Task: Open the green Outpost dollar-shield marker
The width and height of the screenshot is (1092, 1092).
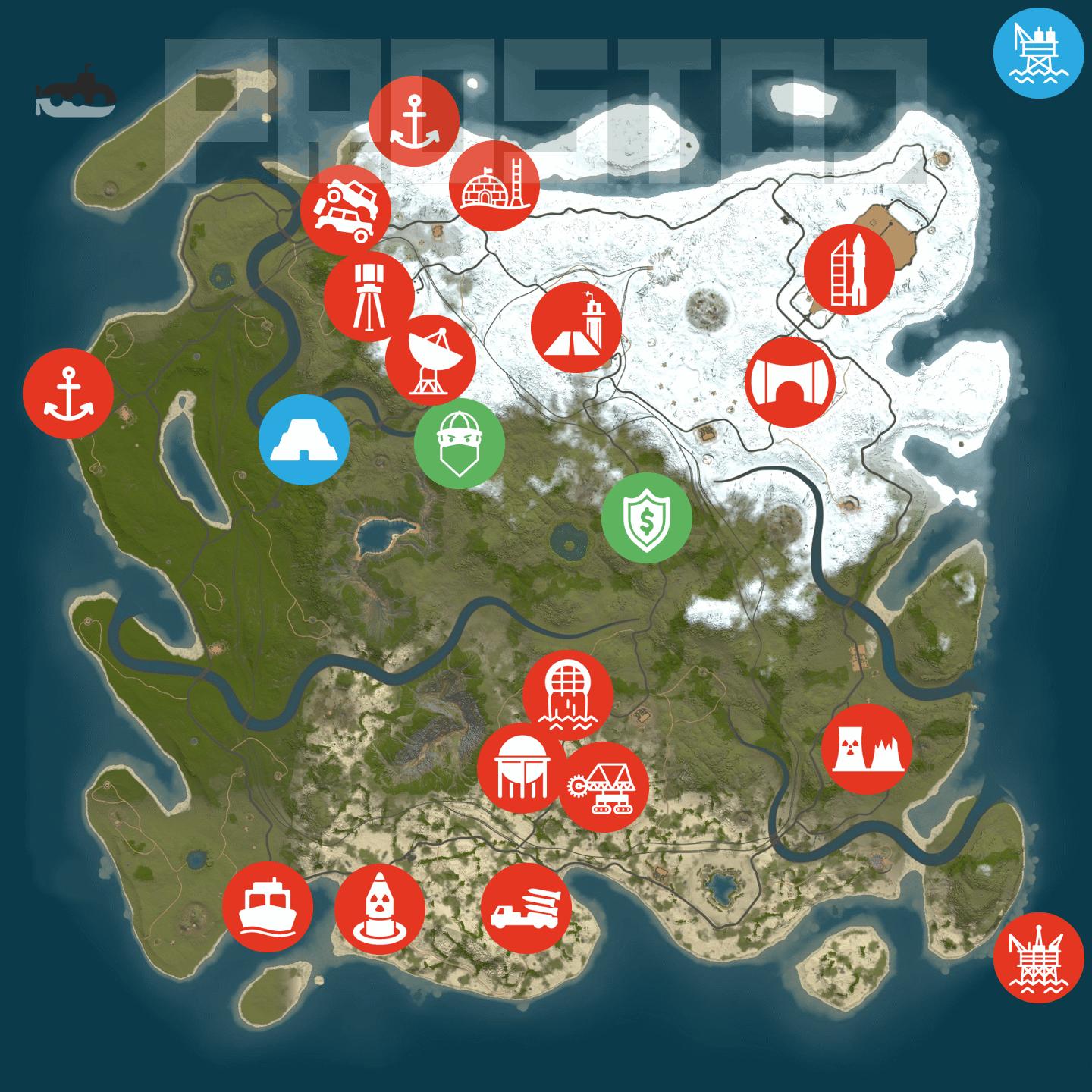Action: click(647, 518)
